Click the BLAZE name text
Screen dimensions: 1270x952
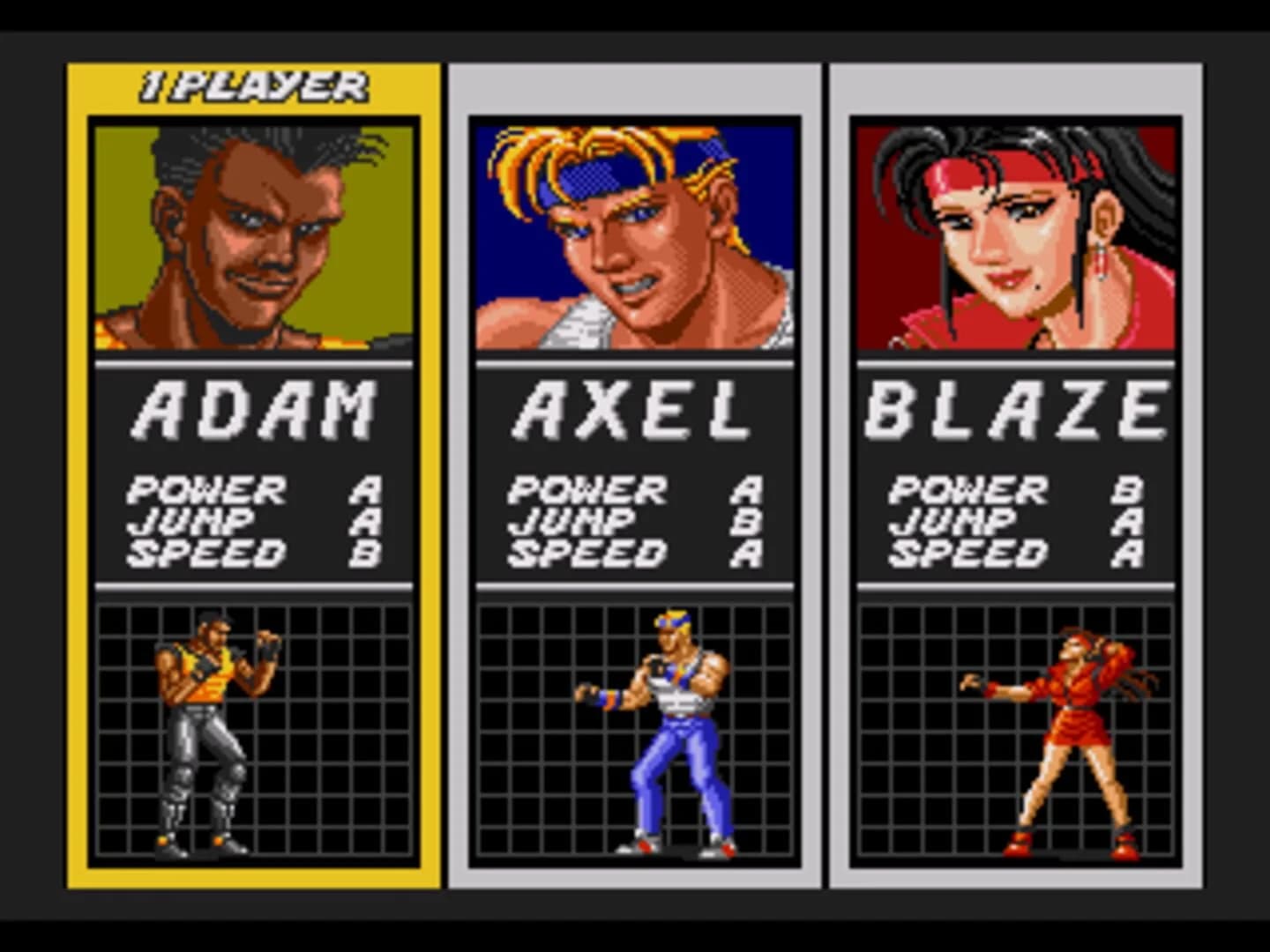coord(1012,410)
